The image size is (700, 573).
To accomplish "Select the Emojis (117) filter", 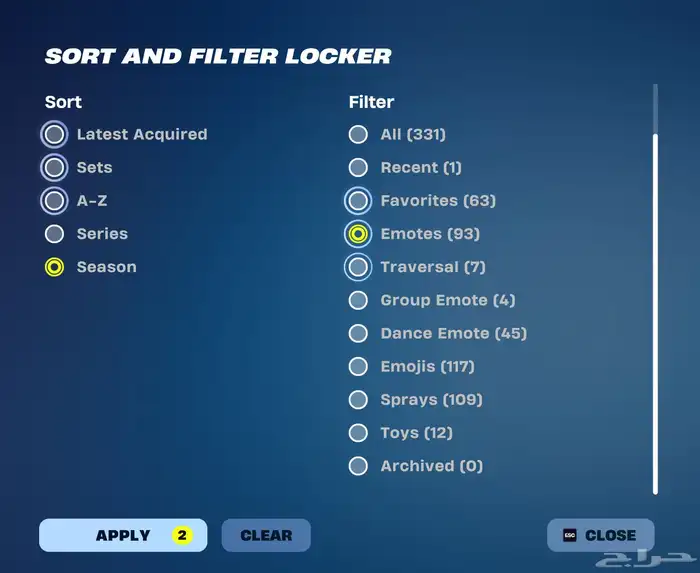I will [x=357, y=366].
